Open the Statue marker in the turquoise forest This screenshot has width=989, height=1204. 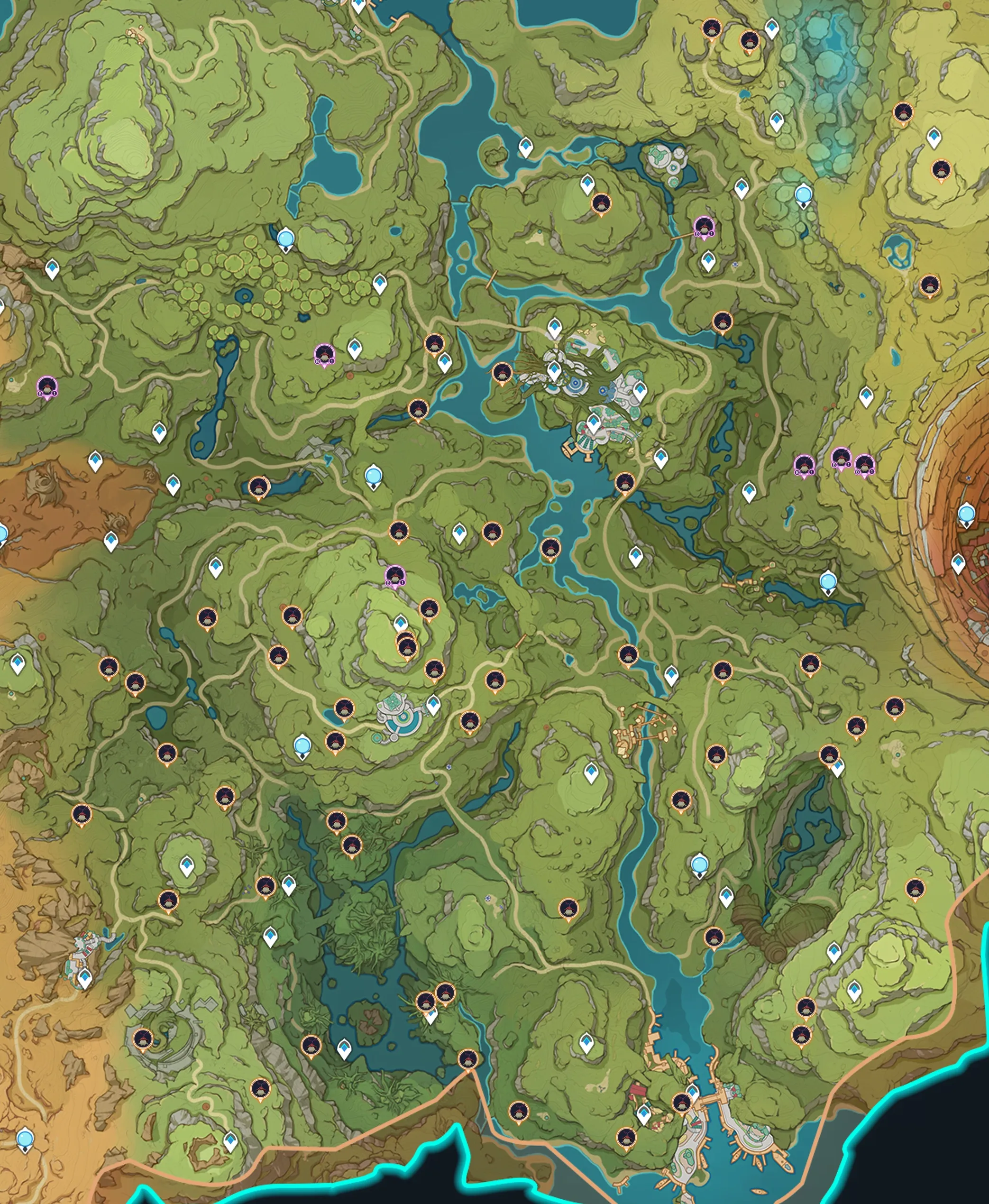(803, 195)
